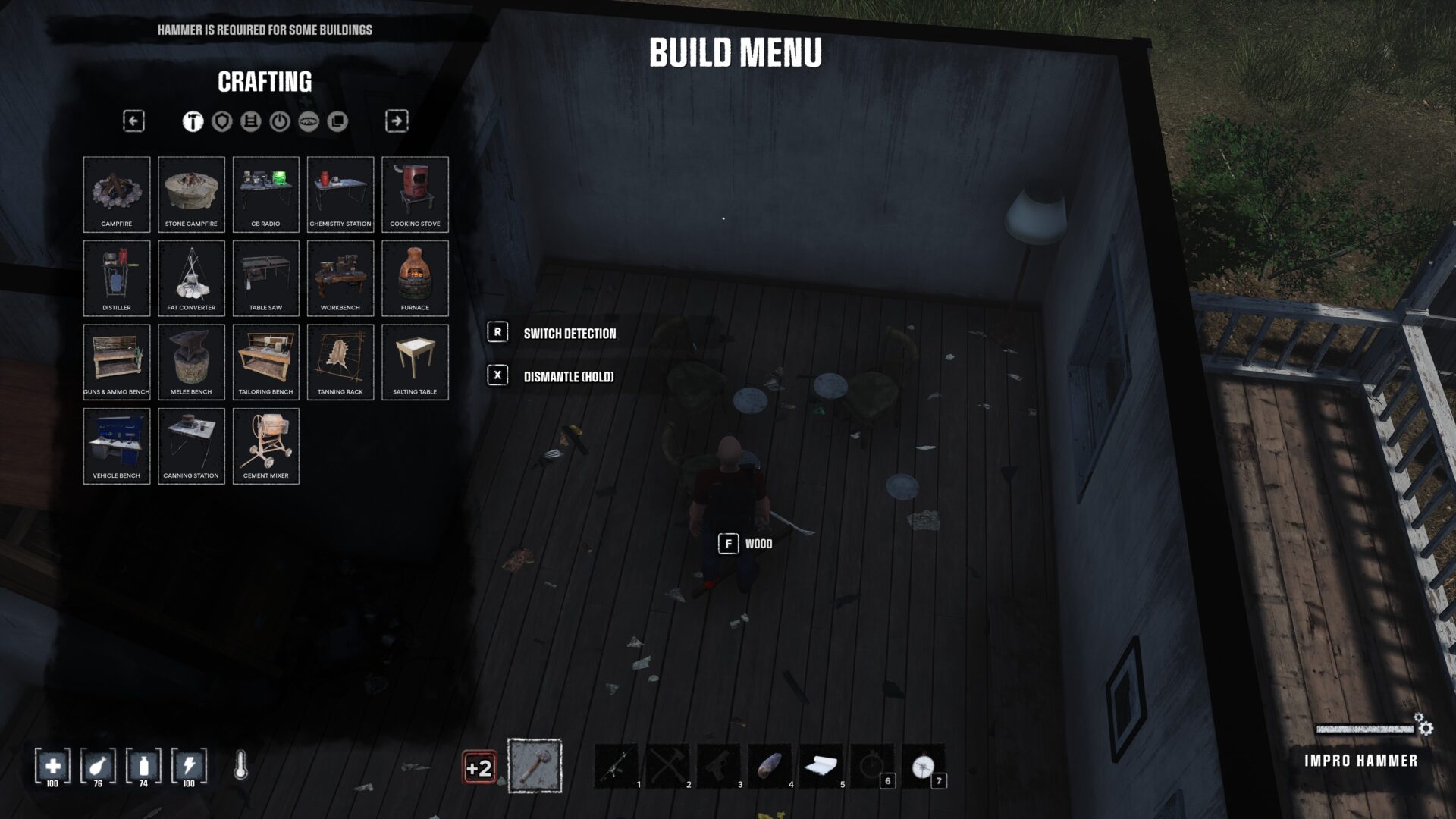This screenshot has width=1456, height=819.
Task: Choose the Table Saw blueprint
Action: (x=265, y=278)
